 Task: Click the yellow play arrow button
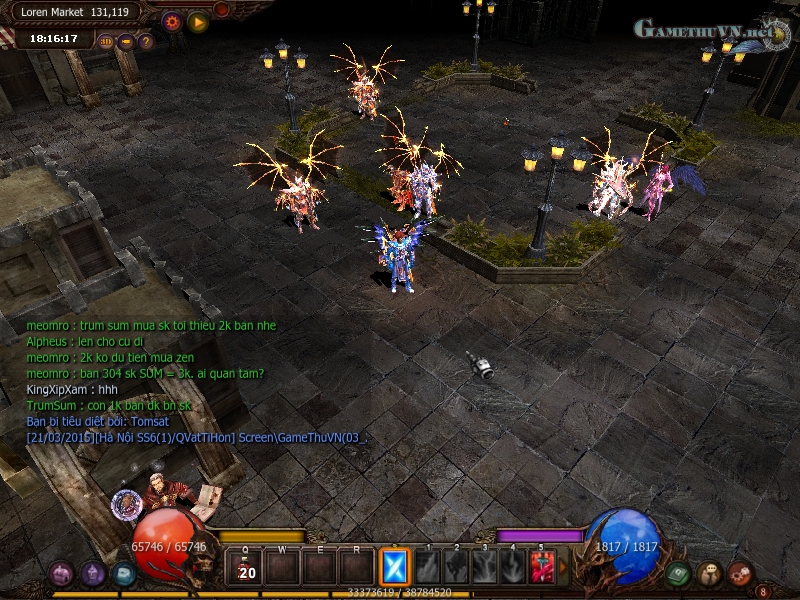point(198,21)
